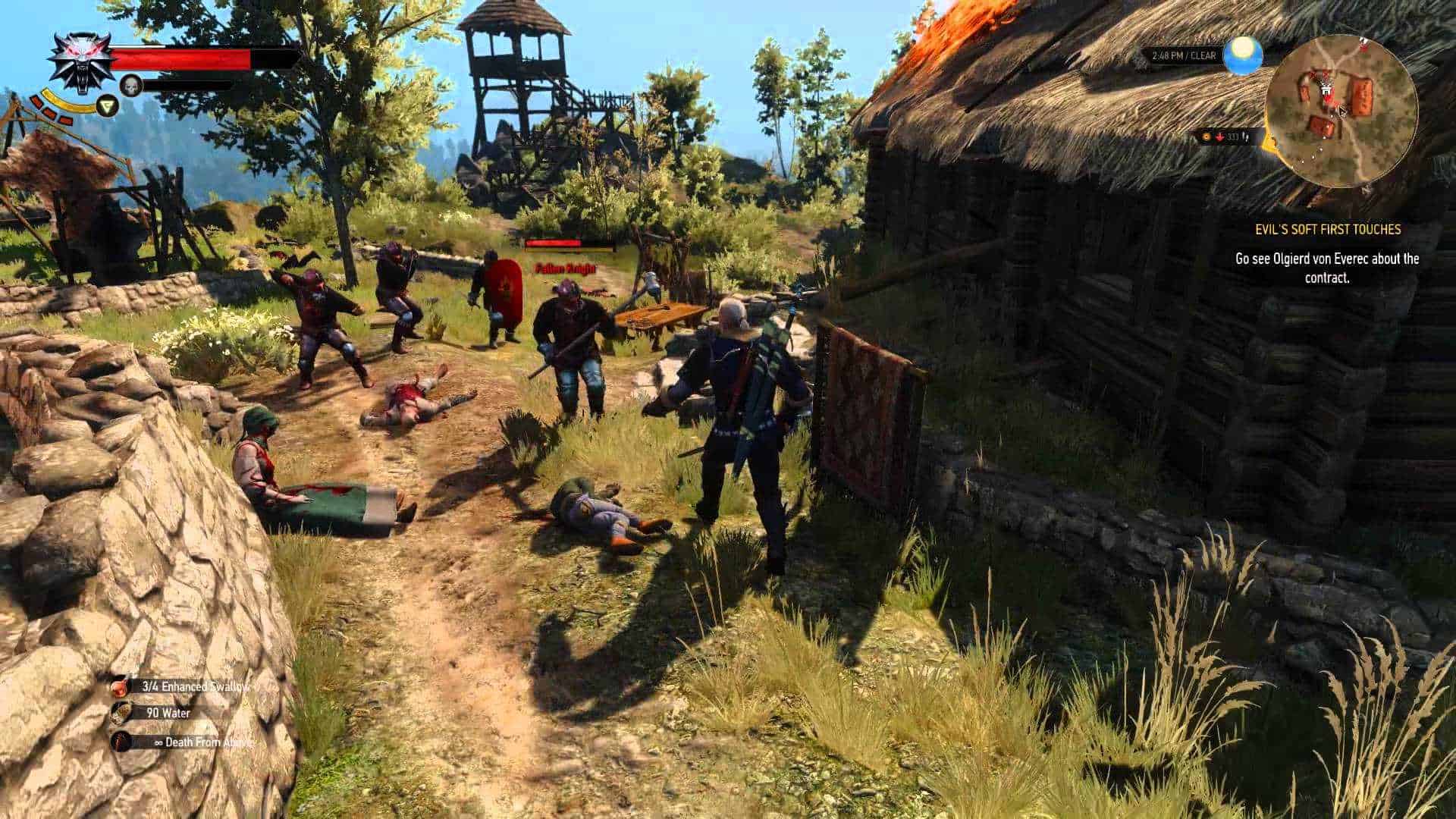
Task: Select the Water quick slot item
Action: coord(120,713)
